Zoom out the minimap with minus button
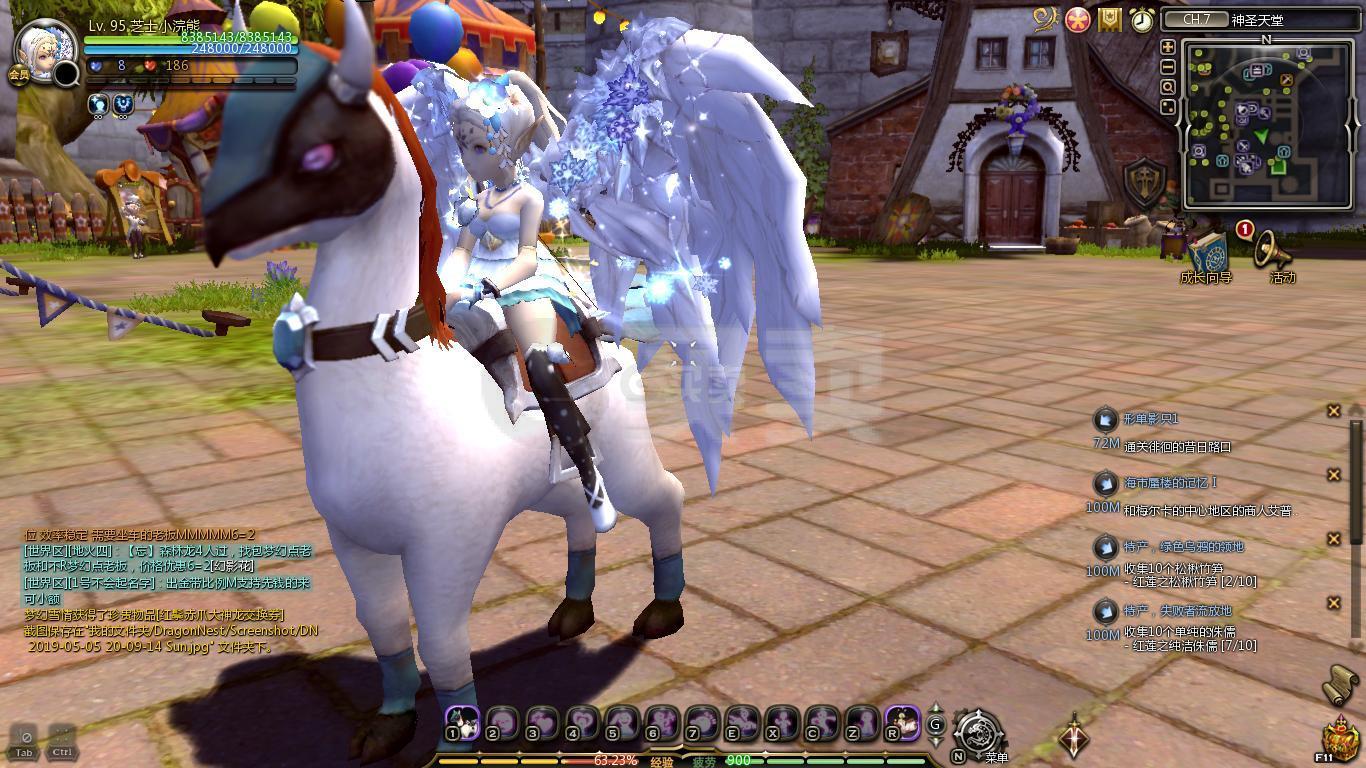 1167,66
